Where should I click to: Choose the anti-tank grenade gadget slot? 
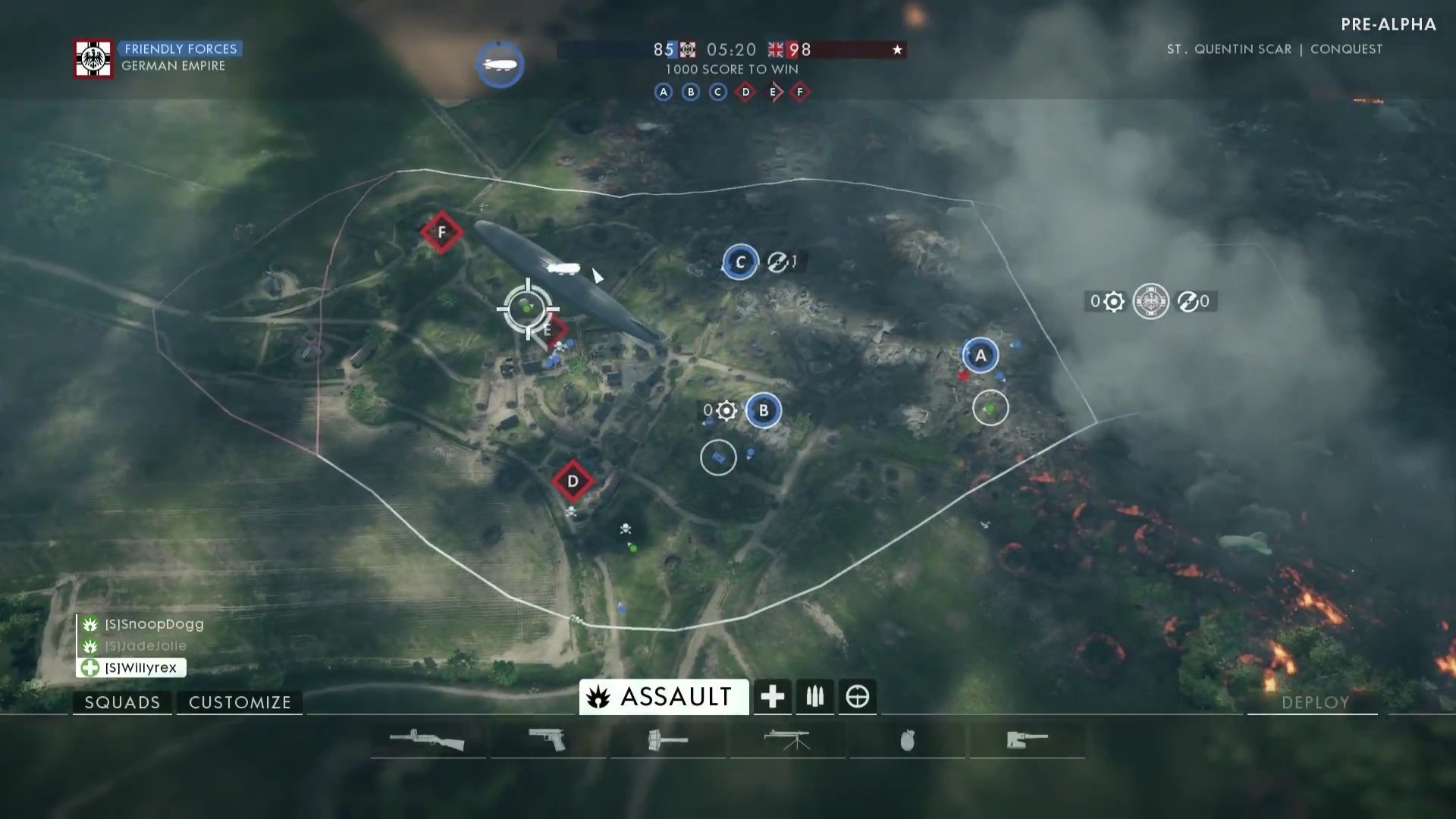point(667,739)
